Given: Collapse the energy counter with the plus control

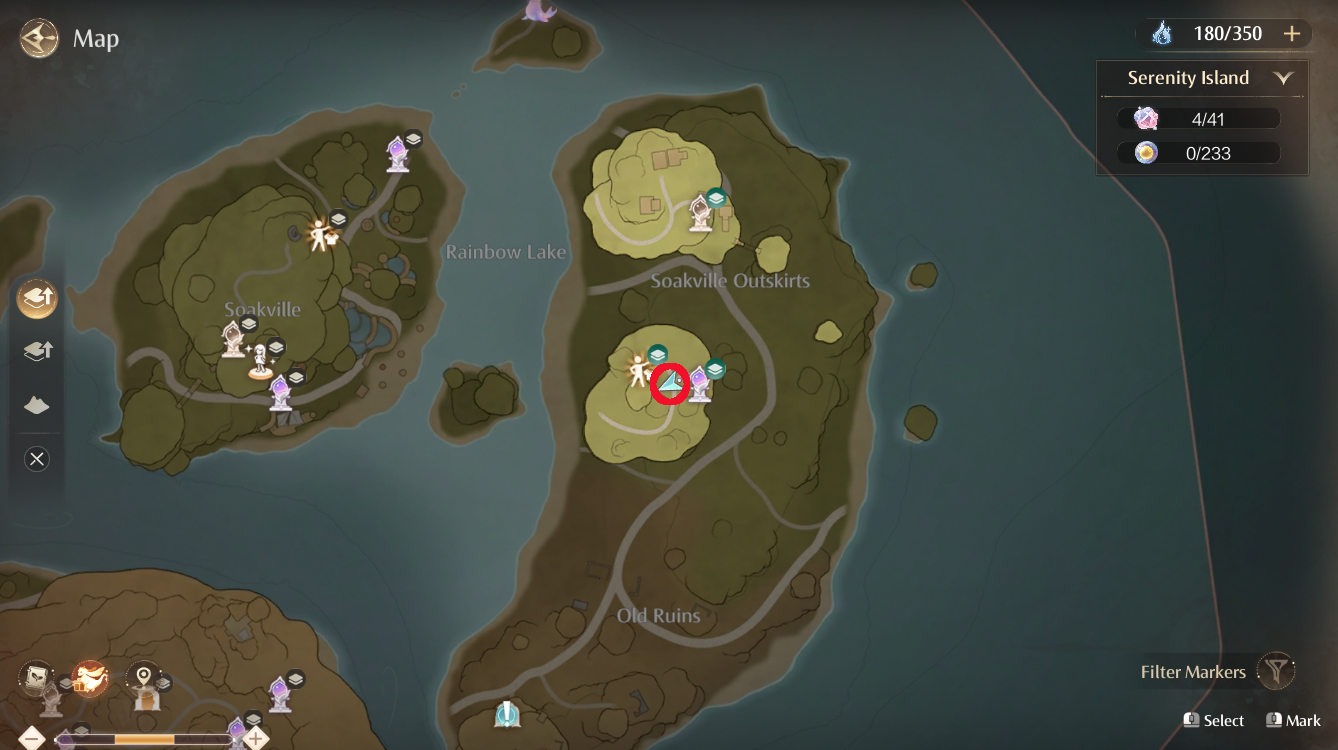Looking at the screenshot, I should click(x=1292, y=33).
